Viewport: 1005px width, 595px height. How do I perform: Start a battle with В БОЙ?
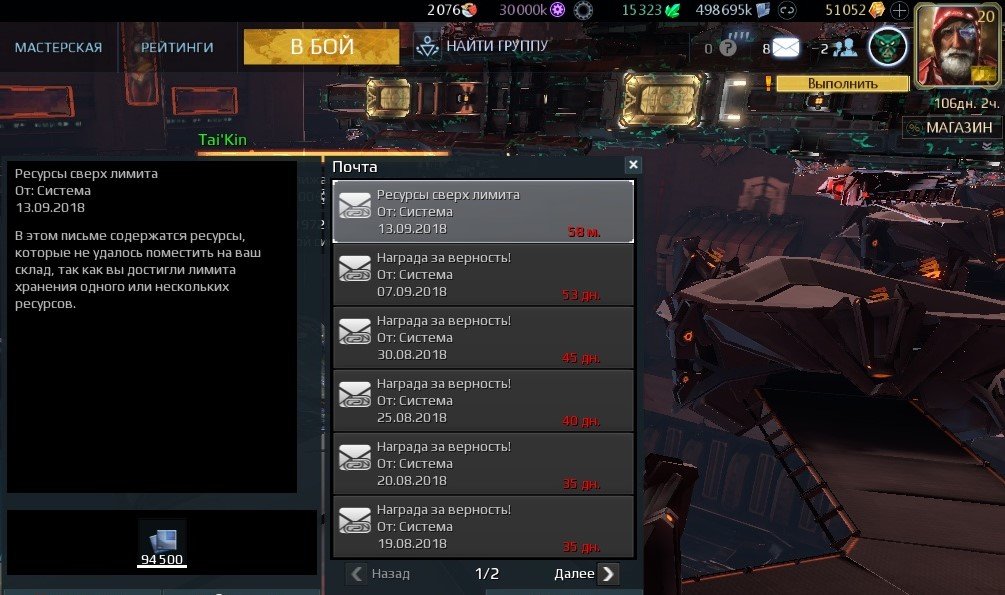click(x=321, y=47)
